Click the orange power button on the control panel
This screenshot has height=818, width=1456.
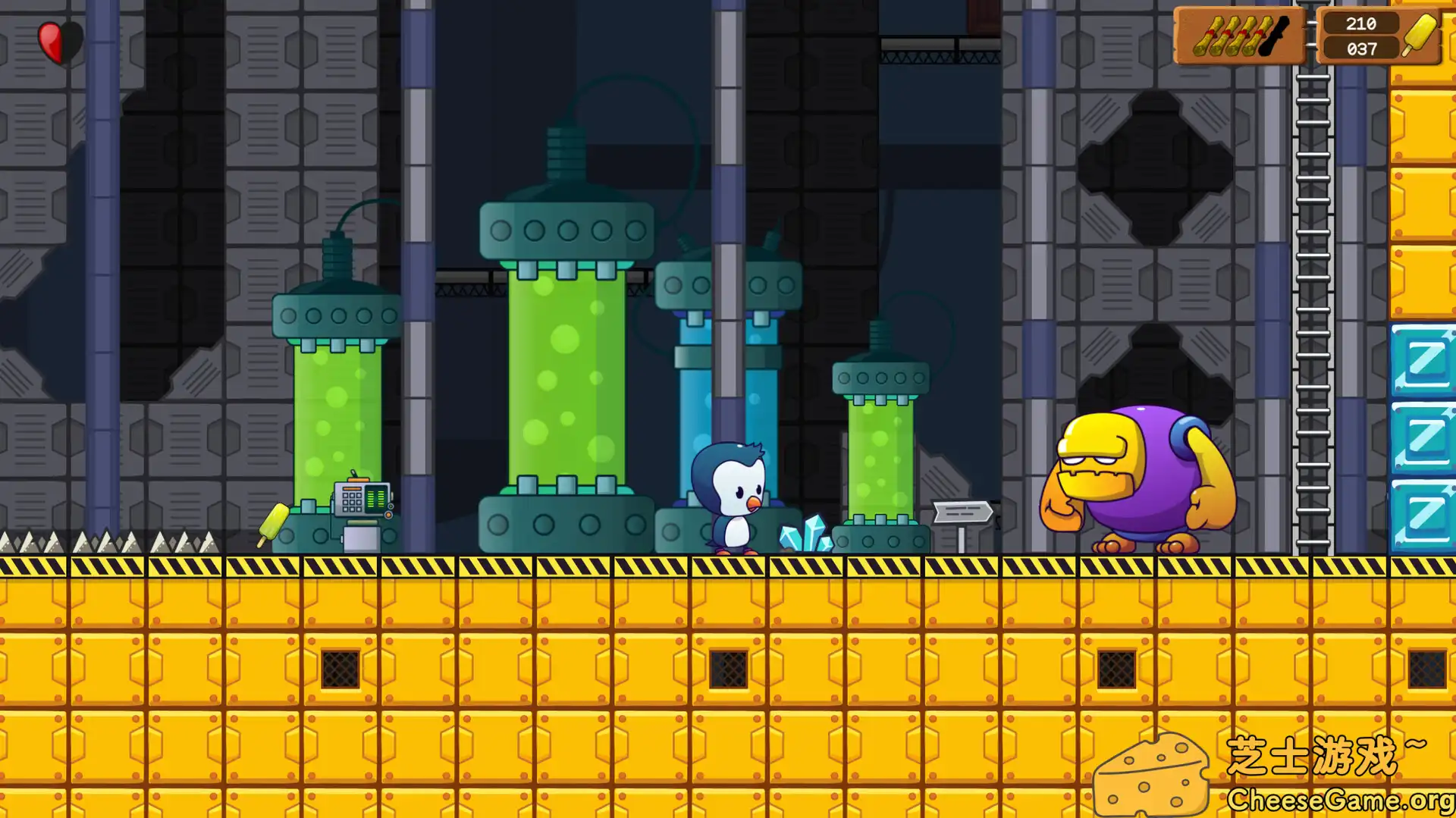(388, 515)
